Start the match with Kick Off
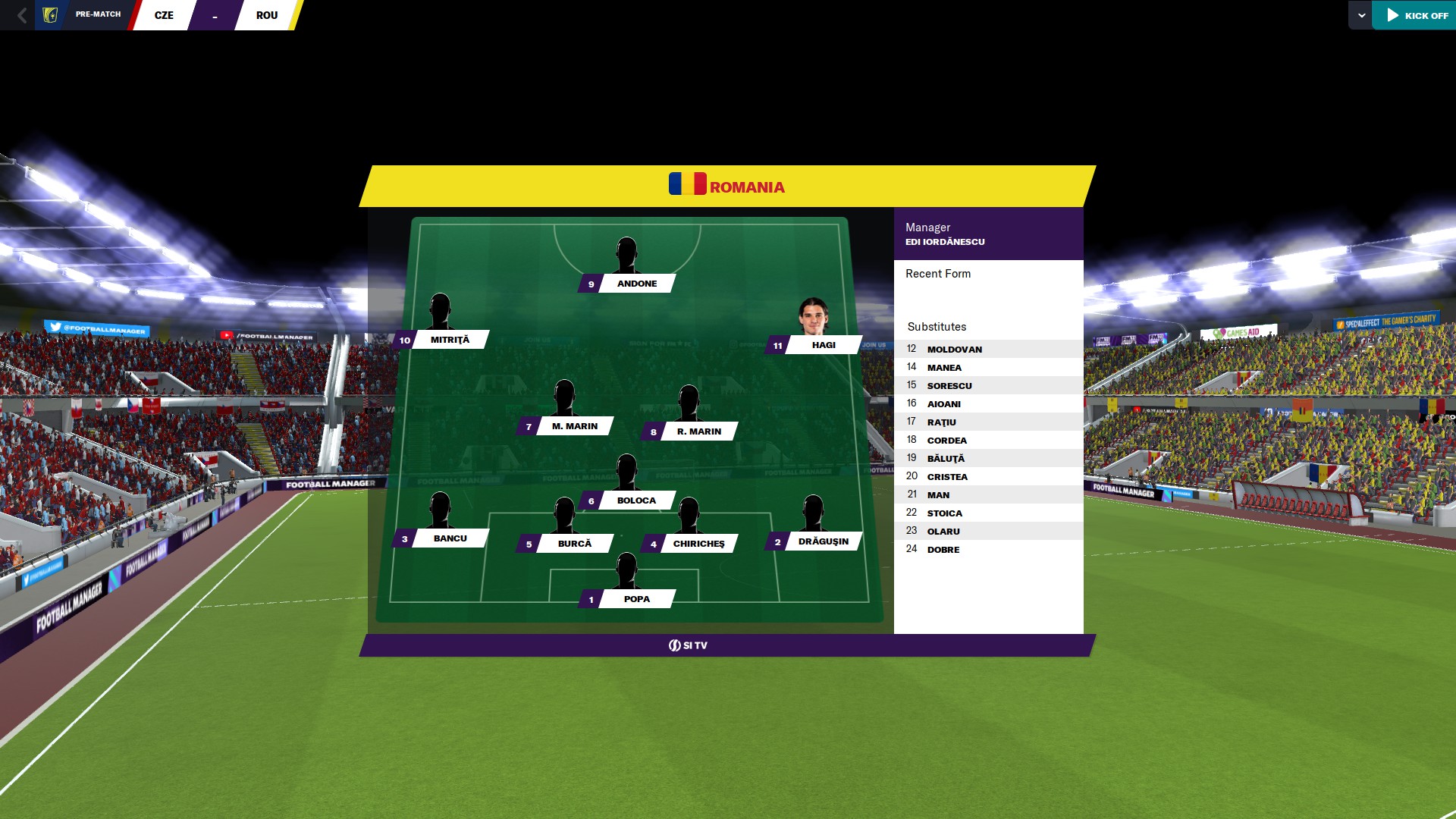1456x819 pixels. pos(1417,15)
